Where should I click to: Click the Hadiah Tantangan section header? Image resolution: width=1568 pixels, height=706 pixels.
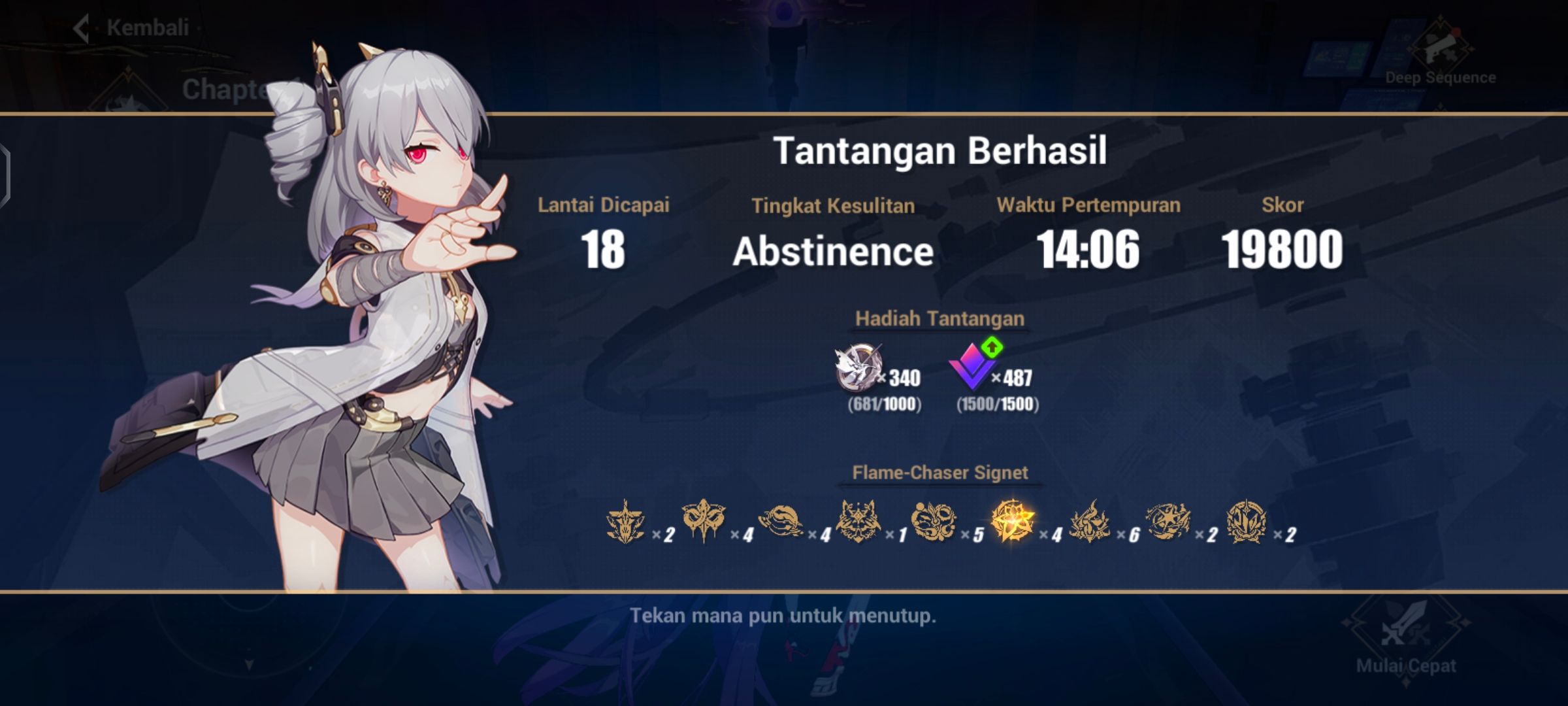941,319
